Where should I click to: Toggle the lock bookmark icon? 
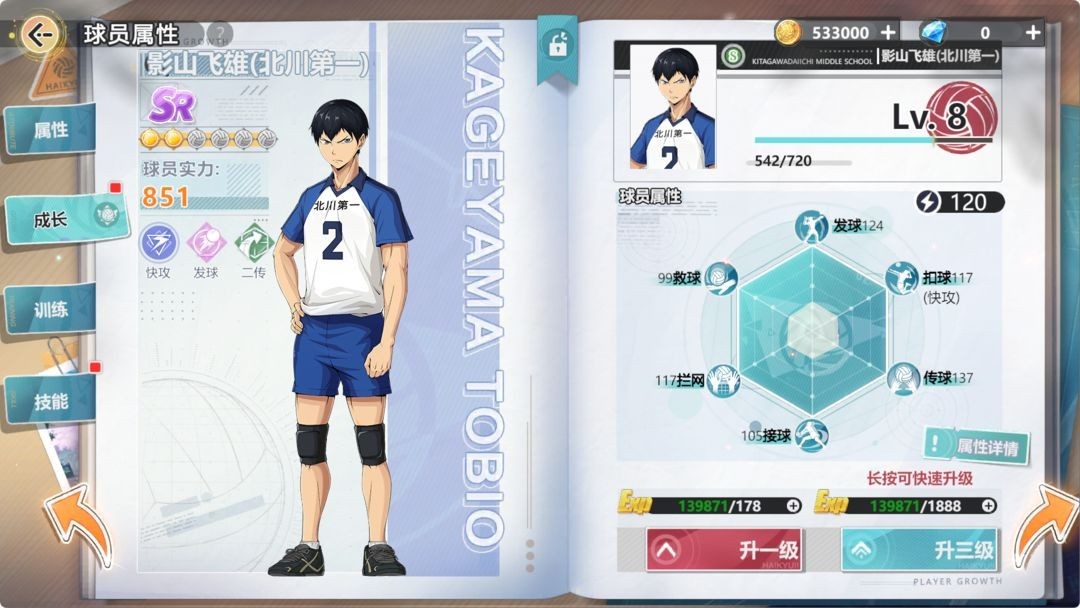(553, 44)
